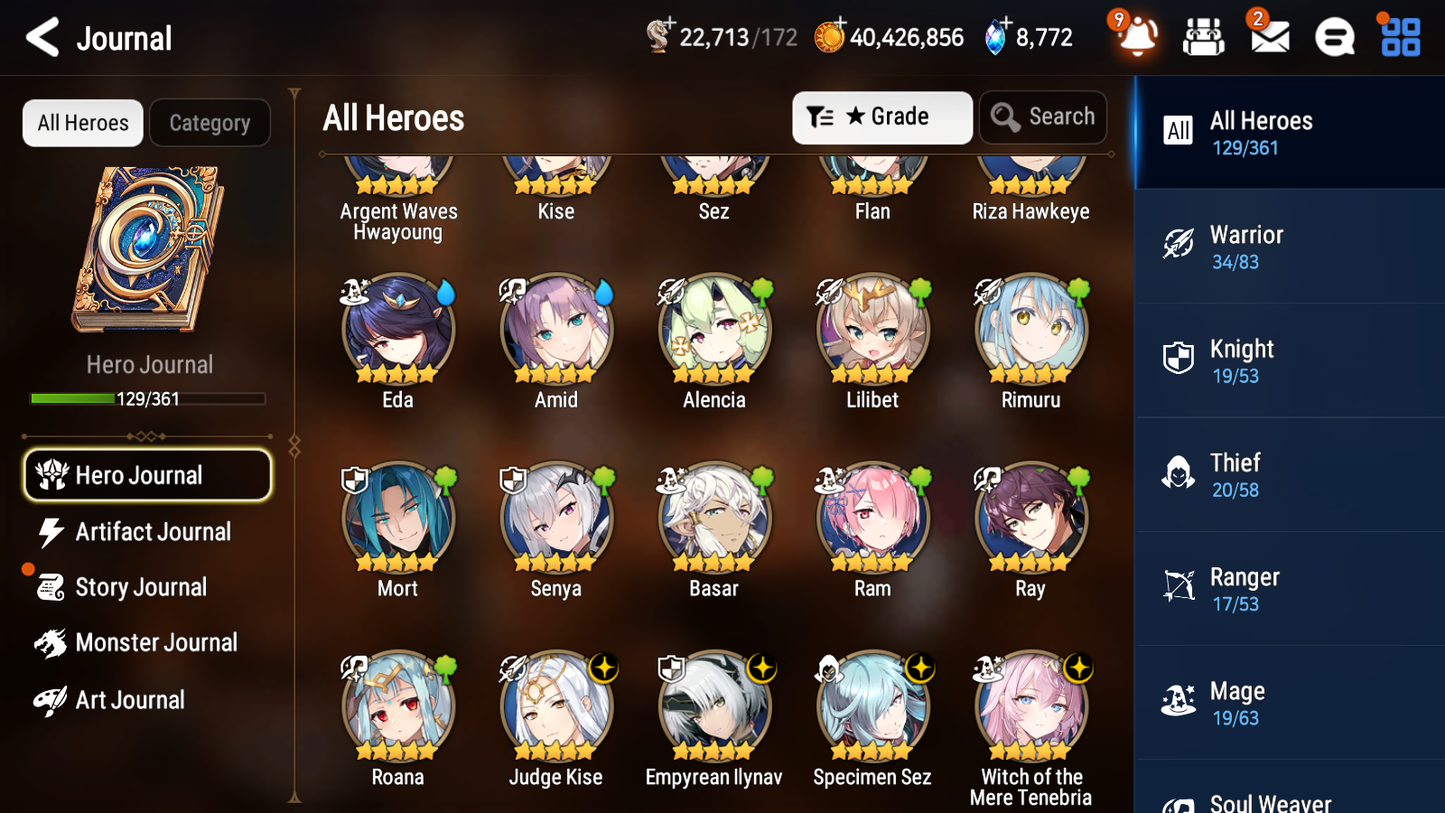Open the grid menu icon

pos(1399,37)
